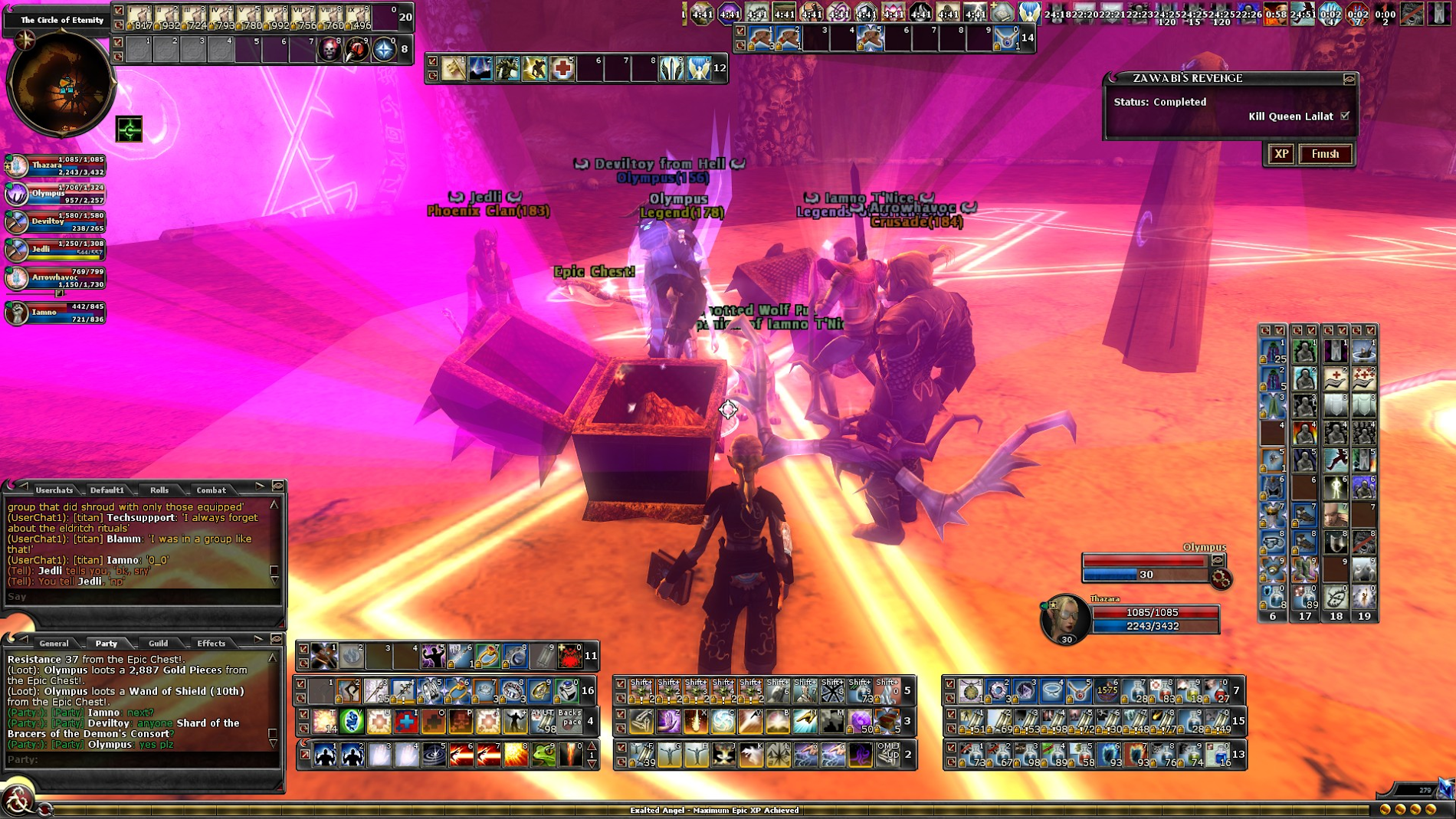Show the Effects chat tab
Viewport: 1456px width, 819px height.
coord(211,643)
